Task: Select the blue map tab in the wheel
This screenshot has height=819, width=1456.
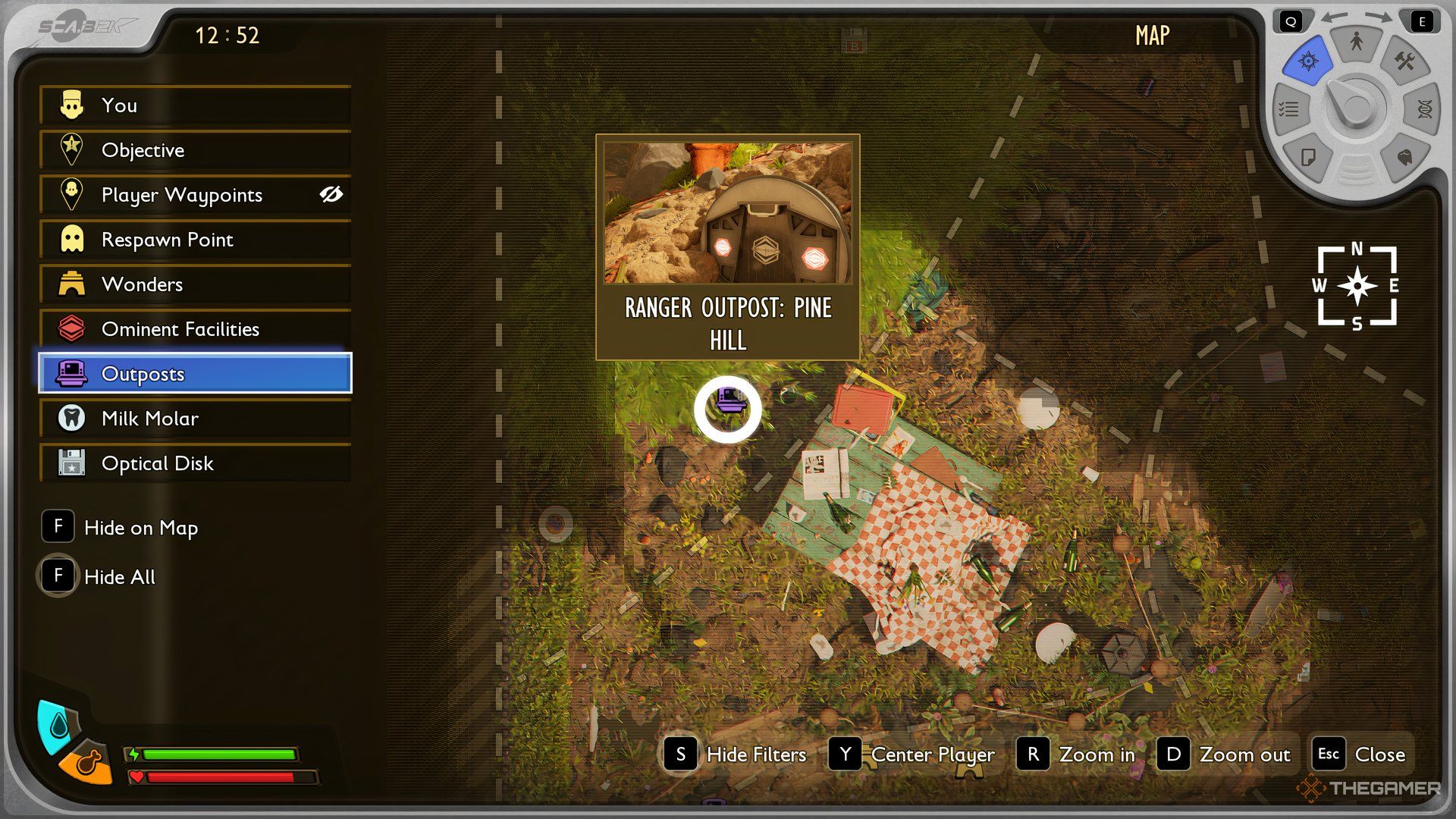Action: pyautogui.click(x=1308, y=61)
